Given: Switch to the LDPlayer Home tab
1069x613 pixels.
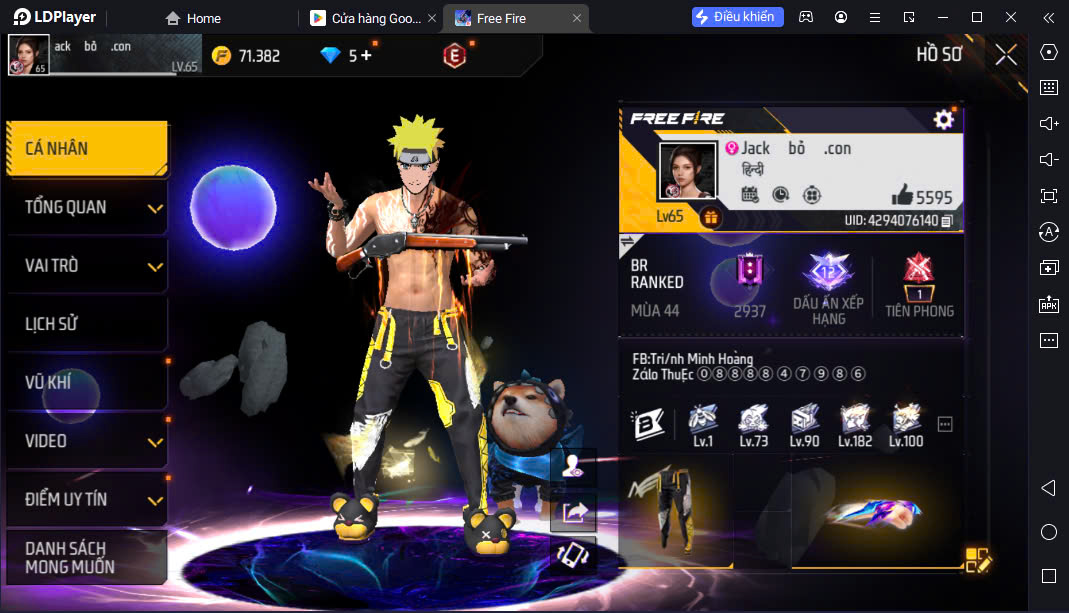Looking at the screenshot, I should [193, 18].
